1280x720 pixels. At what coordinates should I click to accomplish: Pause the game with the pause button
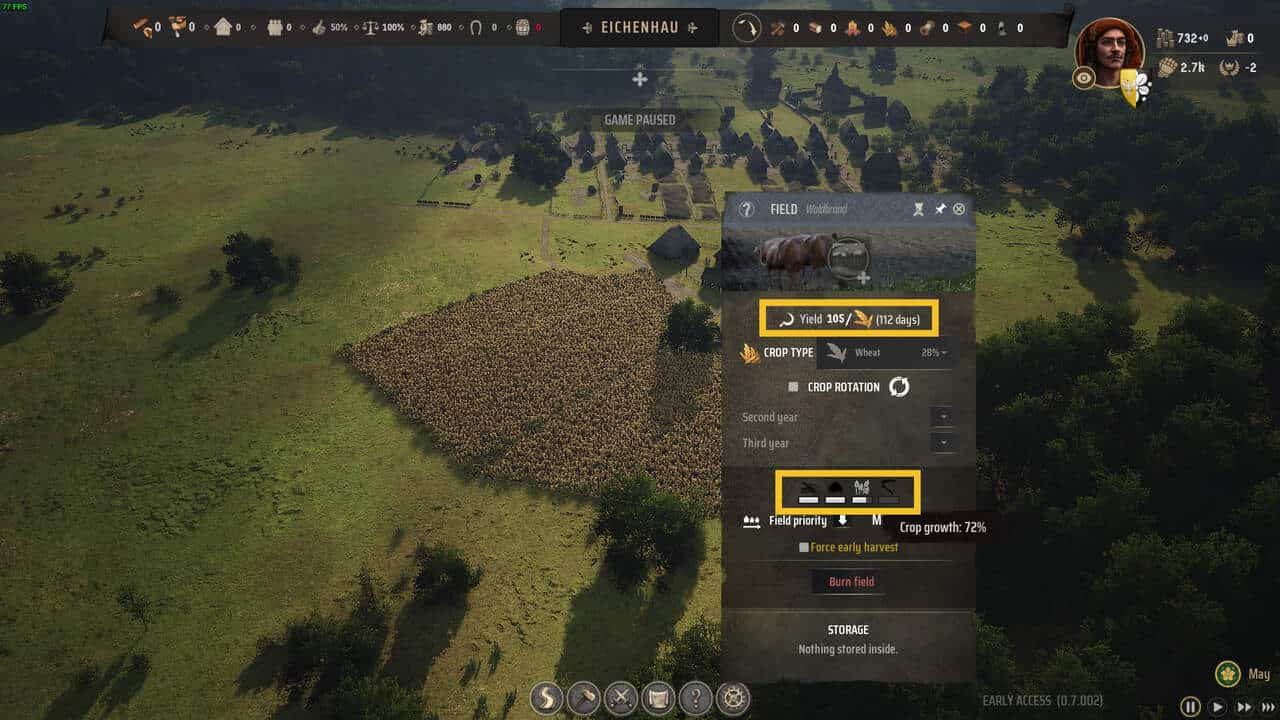(1190, 706)
